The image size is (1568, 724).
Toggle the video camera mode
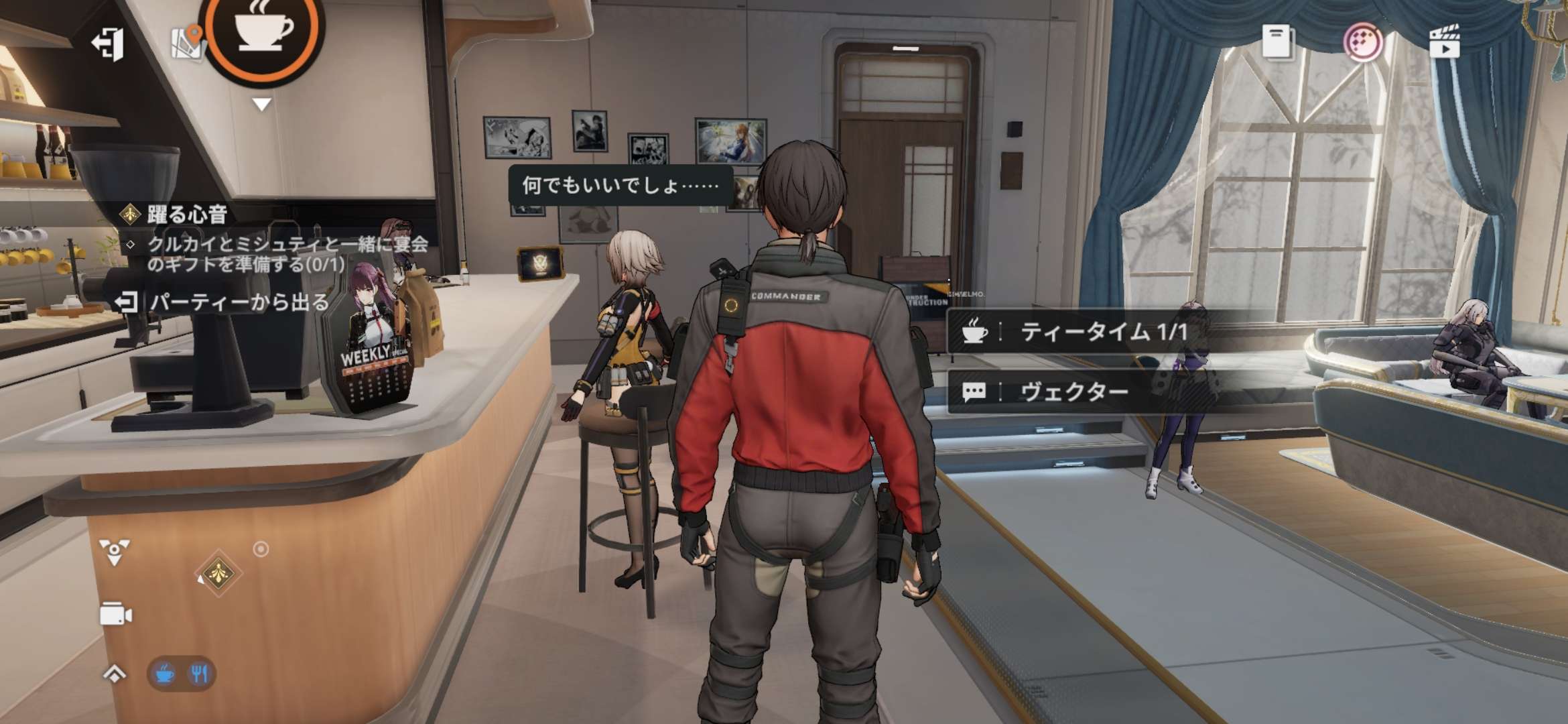click(x=115, y=615)
